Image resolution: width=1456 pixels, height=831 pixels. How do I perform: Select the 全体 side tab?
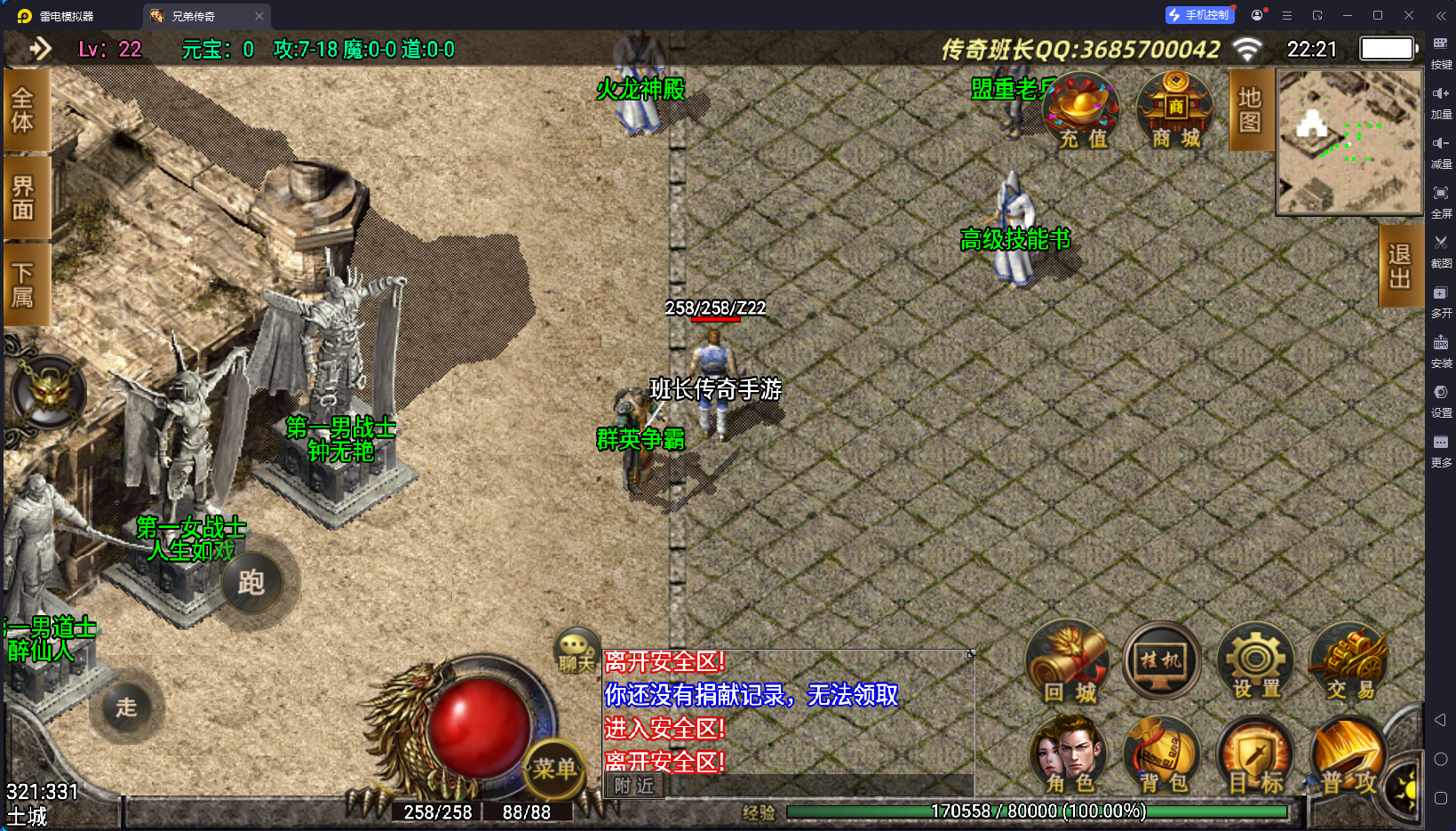point(24,110)
